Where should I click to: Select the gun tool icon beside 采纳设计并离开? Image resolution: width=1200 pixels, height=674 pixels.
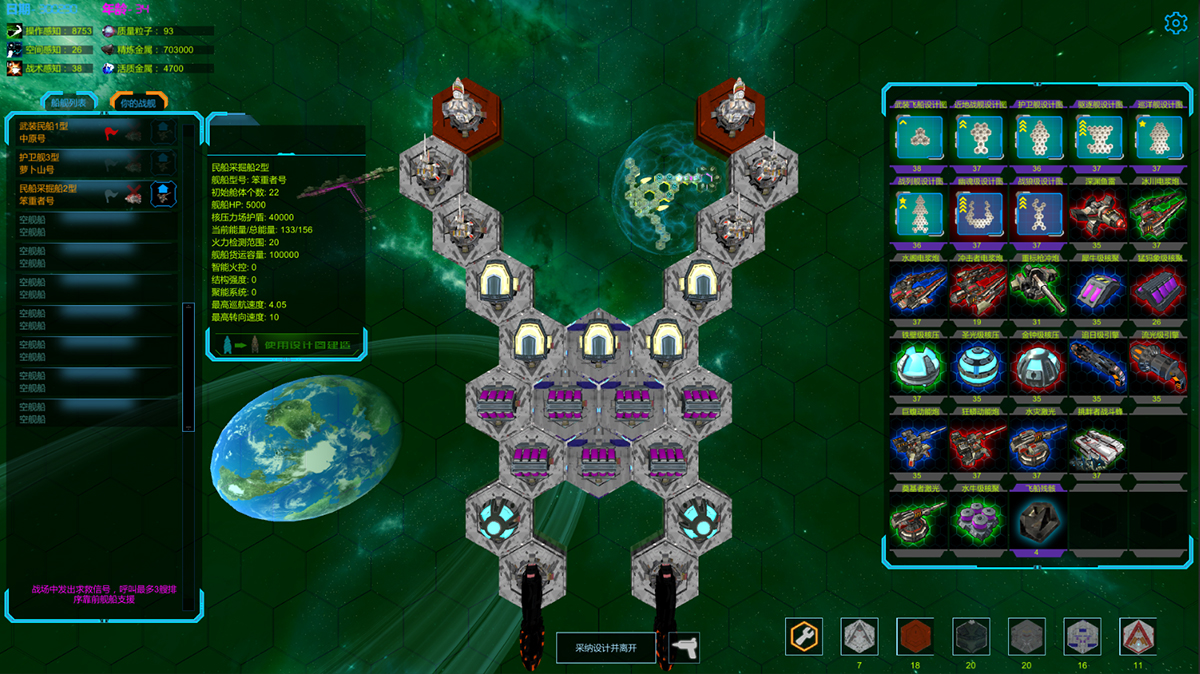coord(684,648)
